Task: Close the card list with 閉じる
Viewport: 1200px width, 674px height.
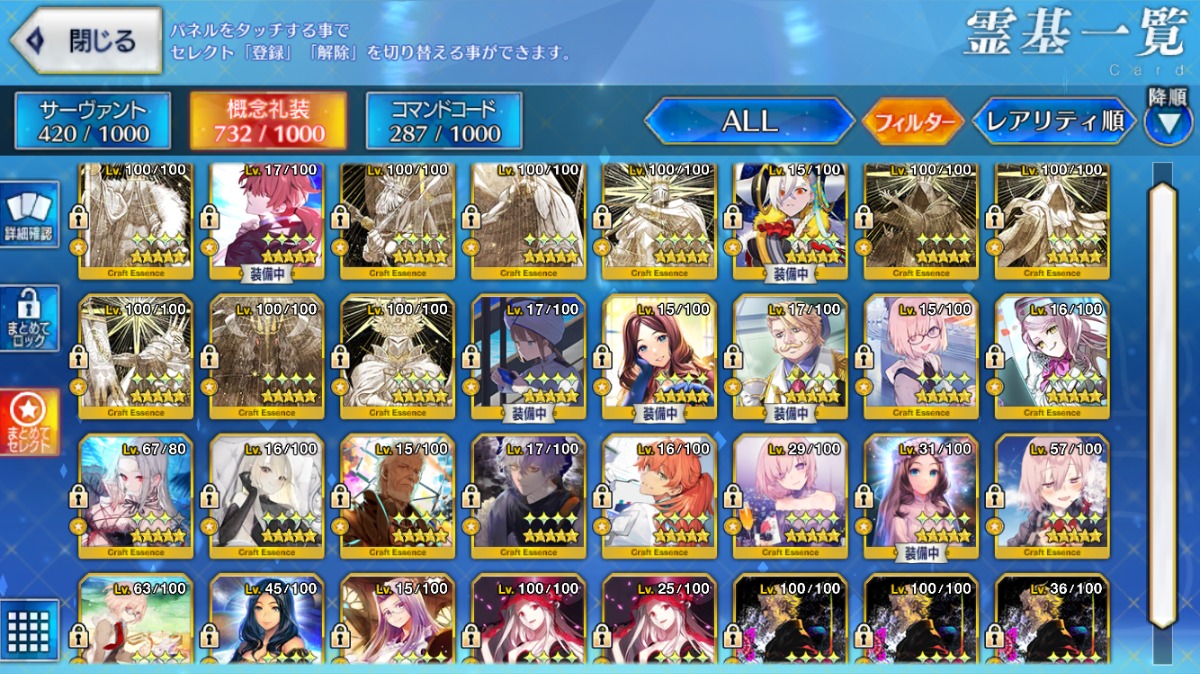Action: click(87, 40)
